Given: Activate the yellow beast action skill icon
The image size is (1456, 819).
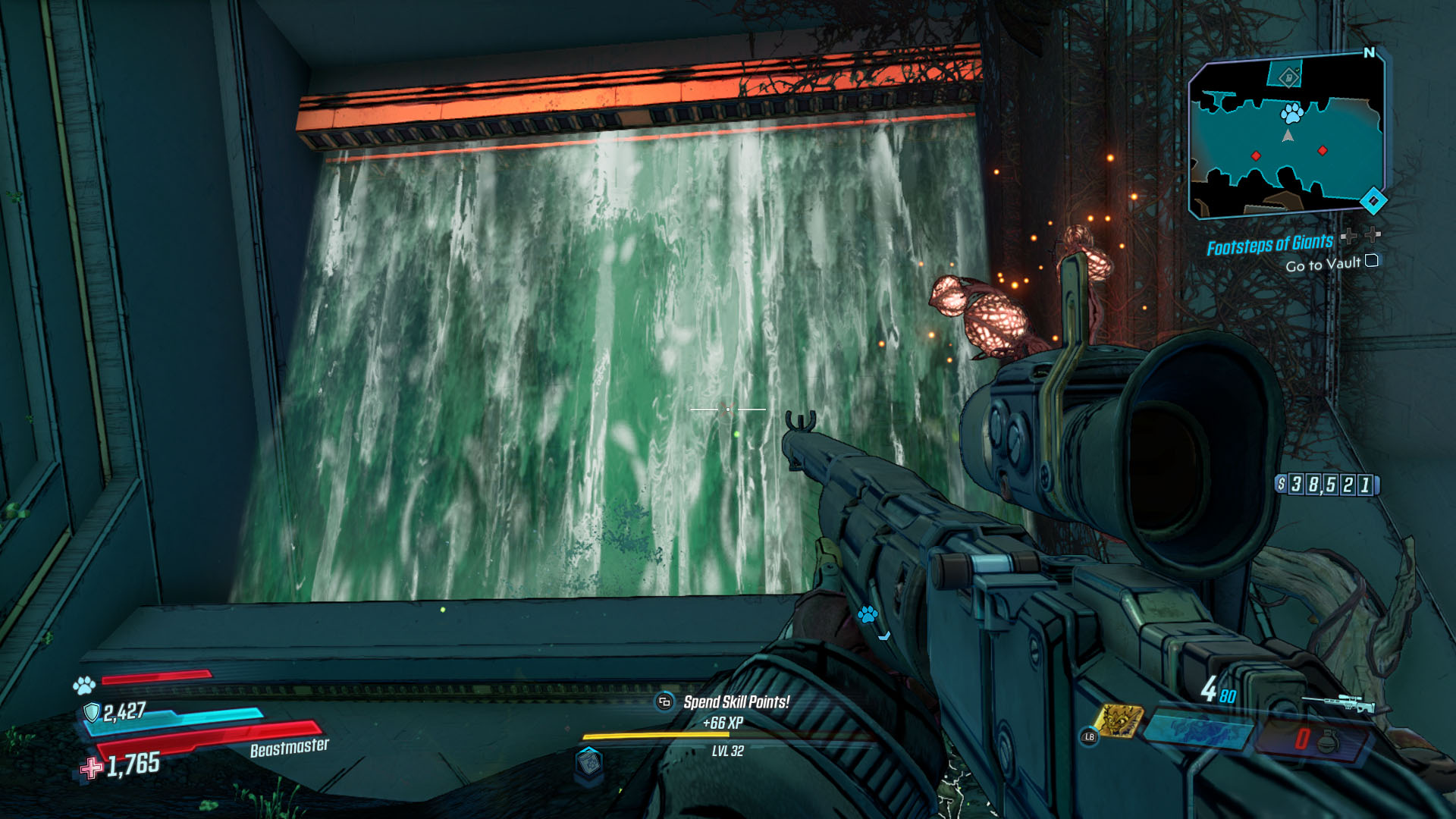Looking at the screenshot, I should (1118, 721).
